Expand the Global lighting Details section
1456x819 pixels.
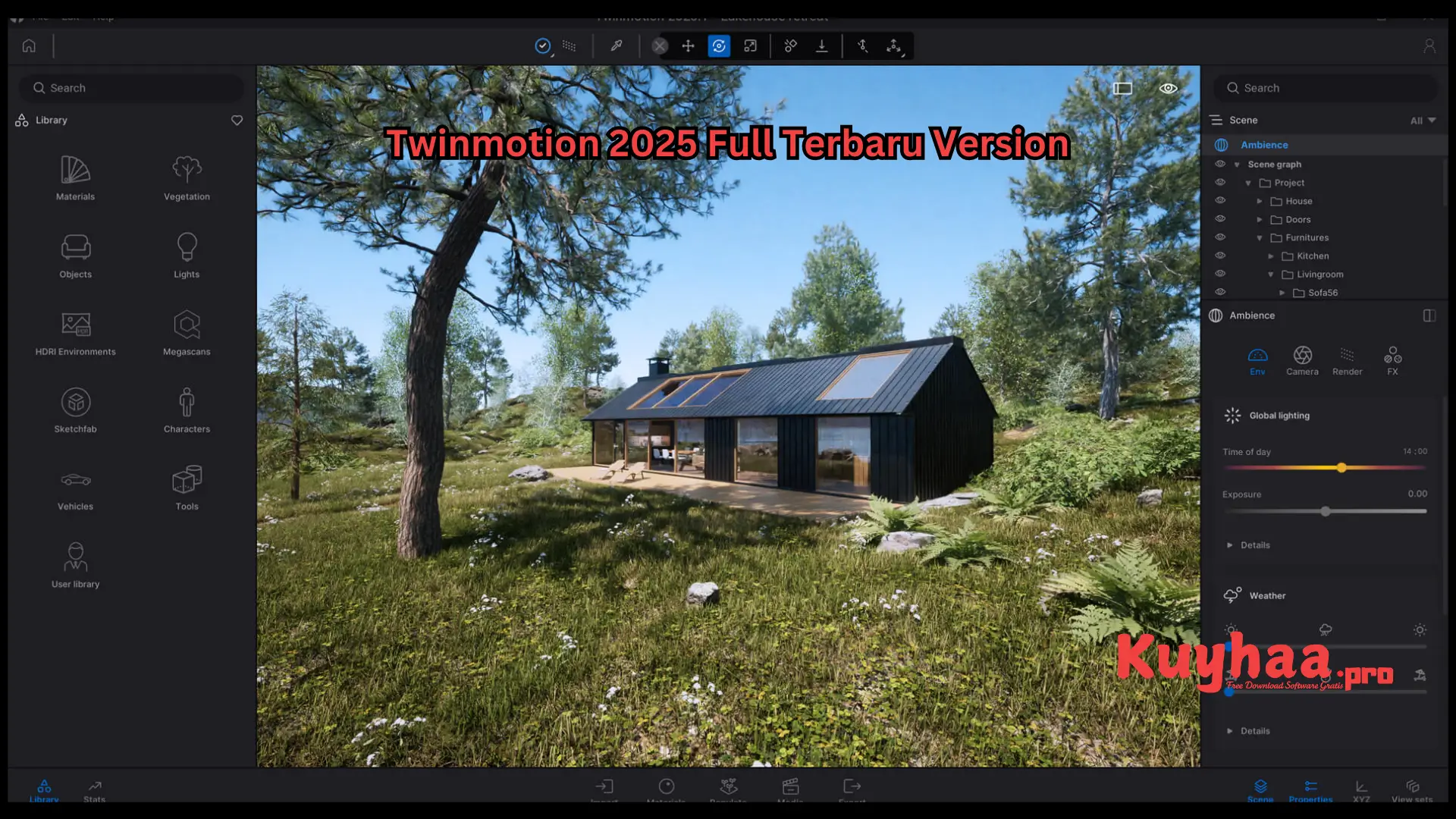1248,544
